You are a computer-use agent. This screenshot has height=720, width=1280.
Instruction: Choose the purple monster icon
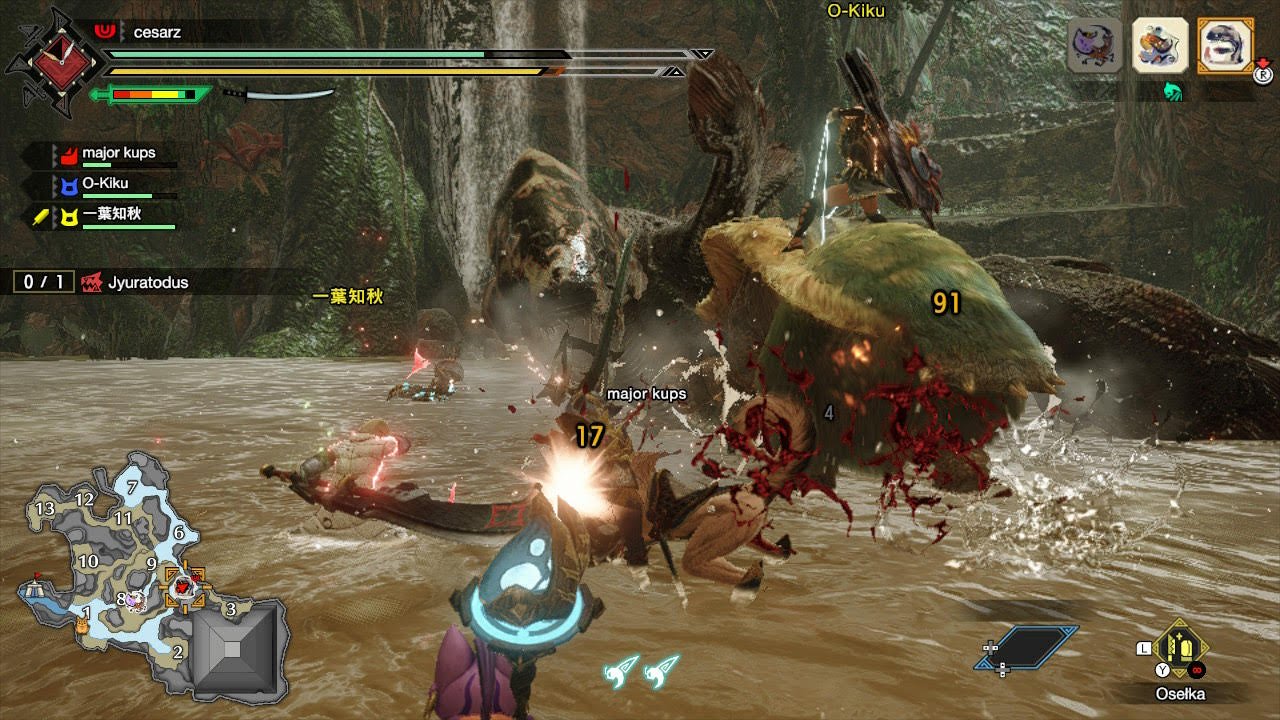(1095, 46)
